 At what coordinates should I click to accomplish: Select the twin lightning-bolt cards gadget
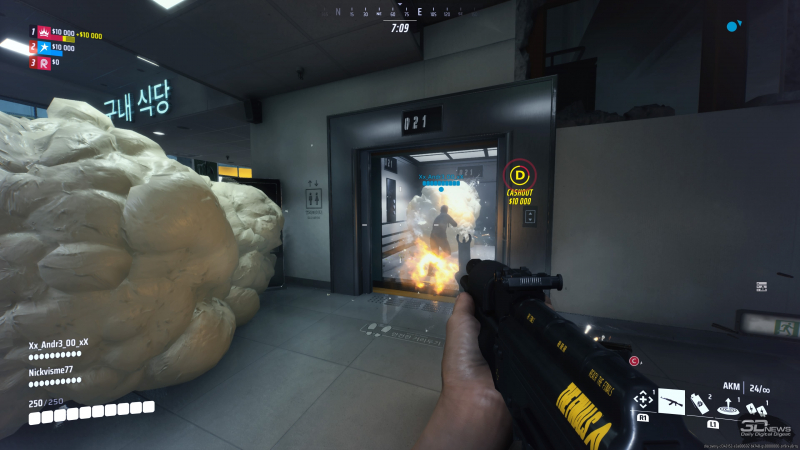(757, 409)
